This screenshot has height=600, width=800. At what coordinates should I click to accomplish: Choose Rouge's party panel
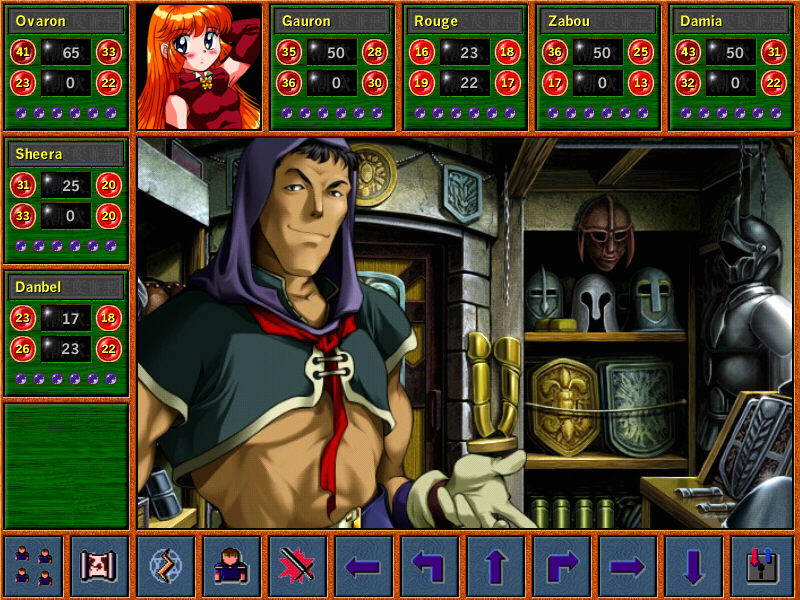coord(466,67)
